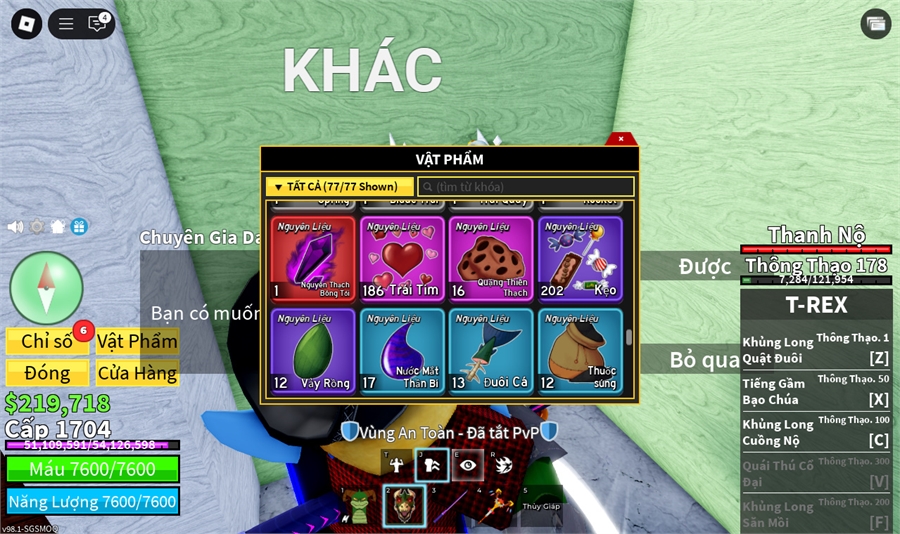
Task: Open the Cửa Hàng shop
Action: point(137,373)
